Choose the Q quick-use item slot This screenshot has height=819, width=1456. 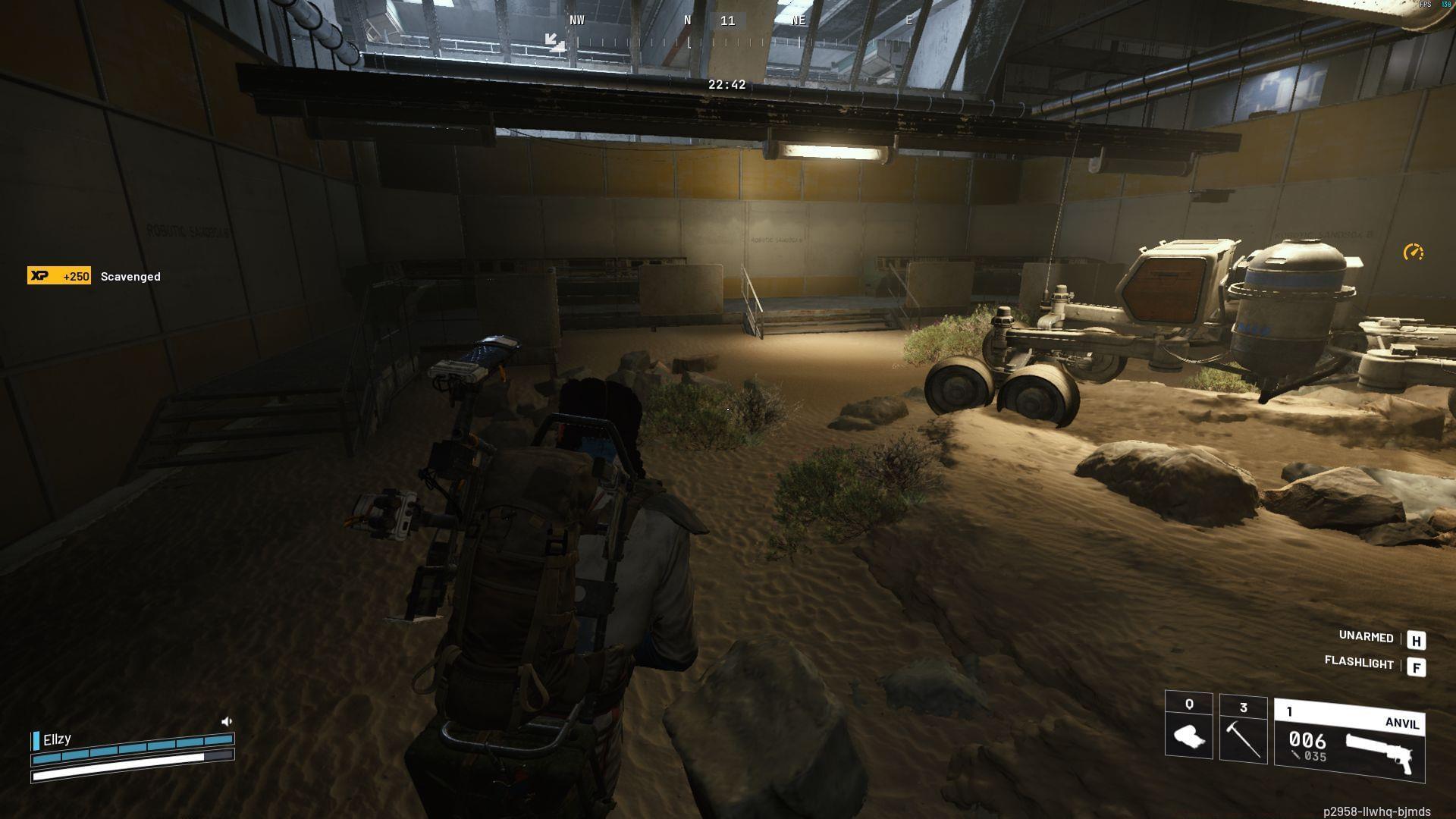click(x=1188, y=726)
